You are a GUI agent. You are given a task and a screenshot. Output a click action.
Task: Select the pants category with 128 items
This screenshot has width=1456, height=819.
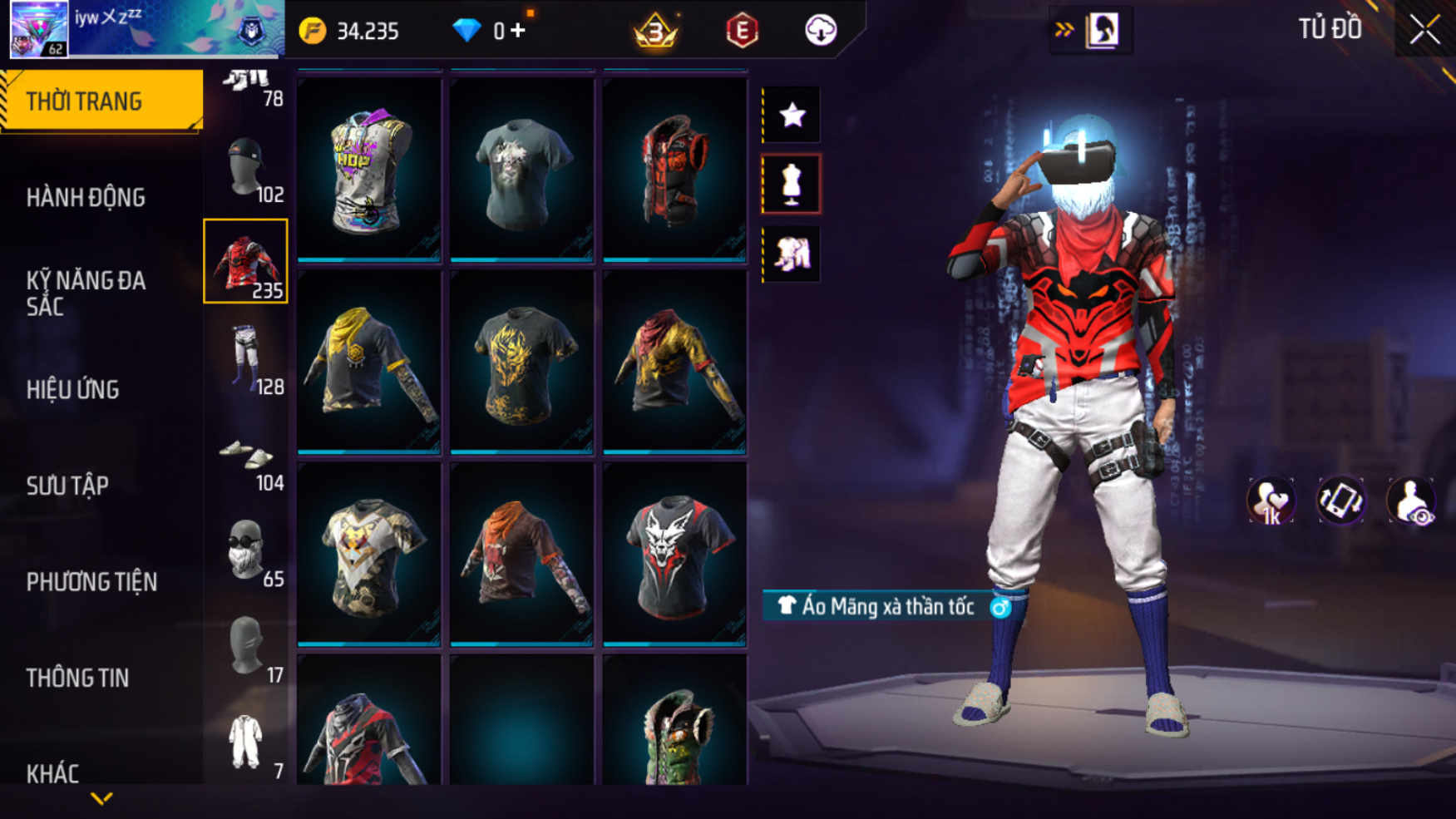[x=246, y=359]
